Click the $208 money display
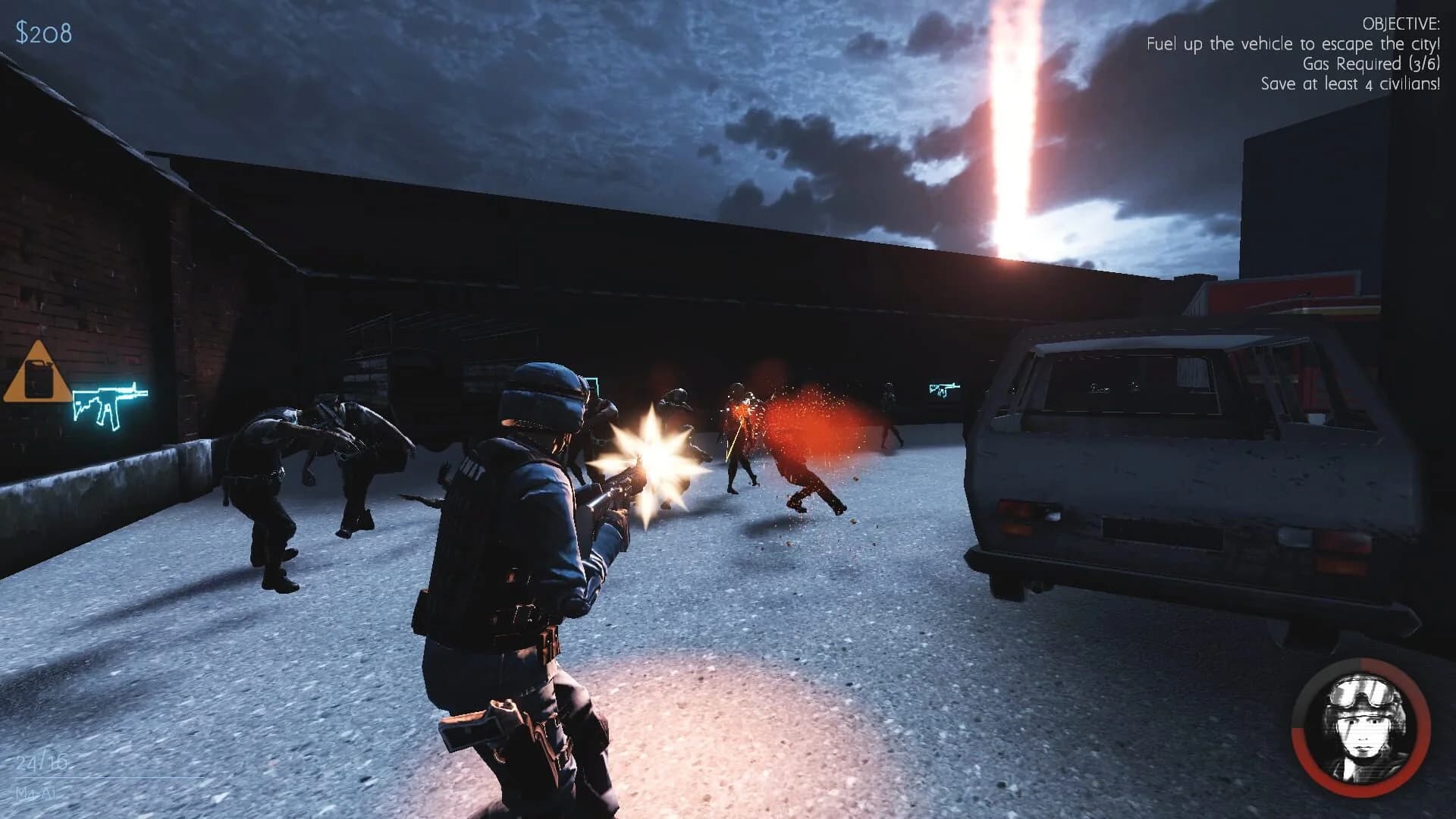 click(40, 31)
